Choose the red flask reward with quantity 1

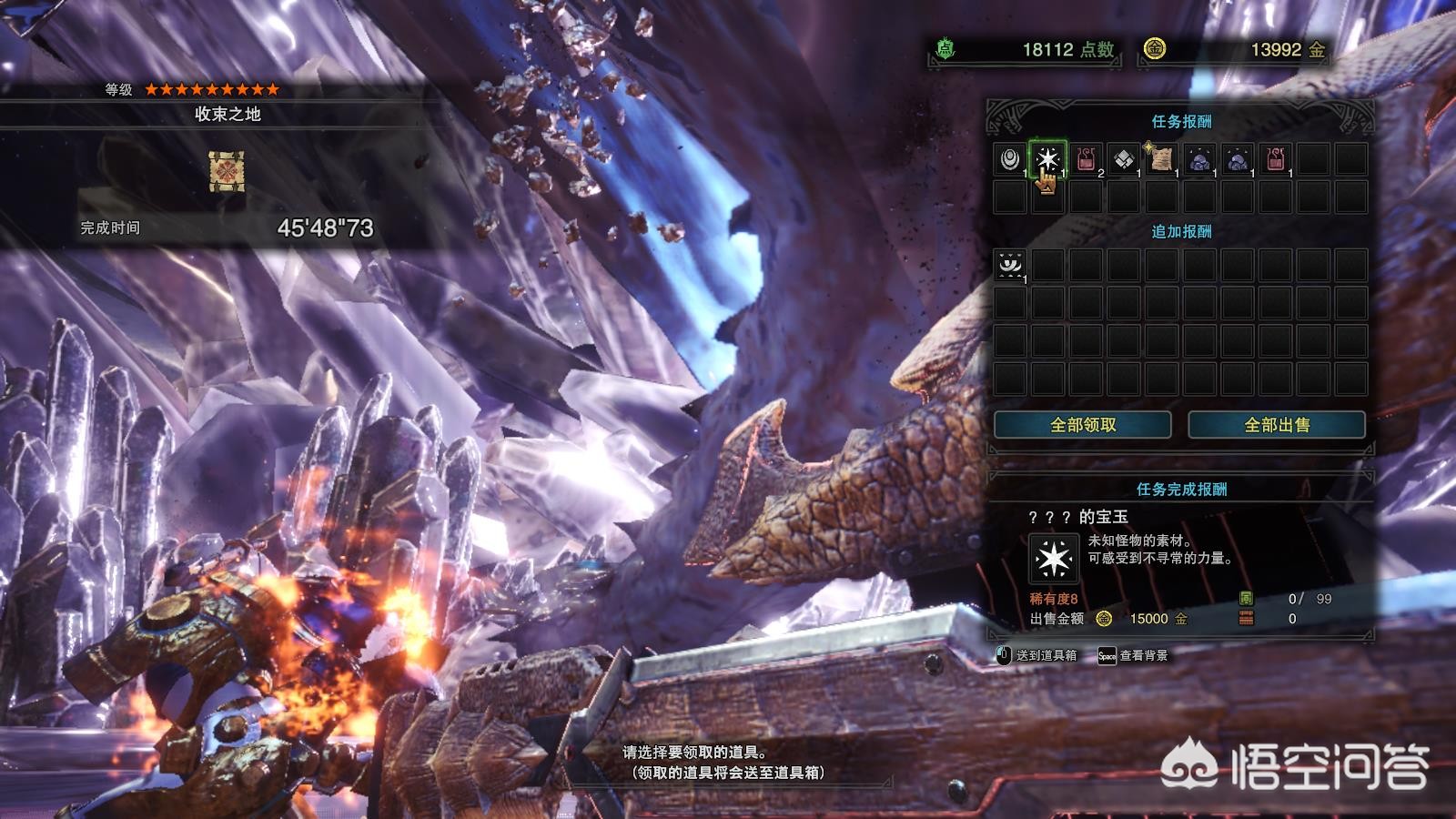pos(1276,159)
